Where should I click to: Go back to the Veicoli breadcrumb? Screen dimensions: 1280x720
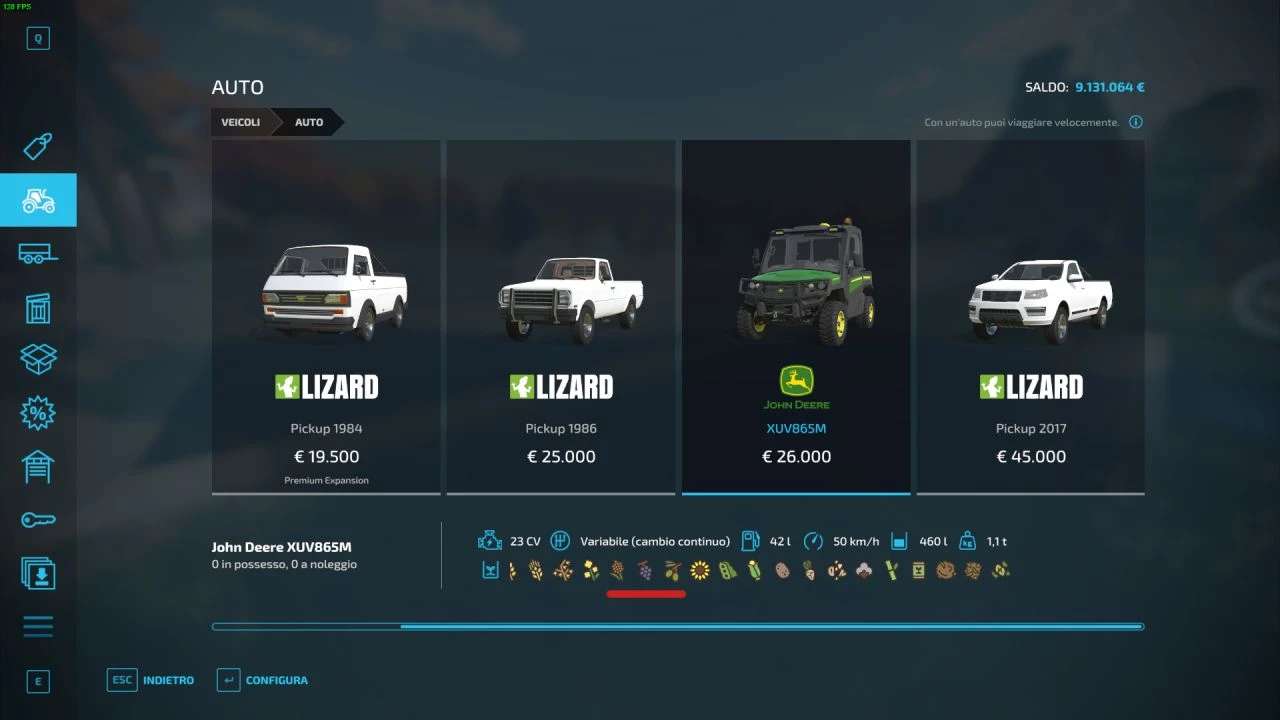241,122
